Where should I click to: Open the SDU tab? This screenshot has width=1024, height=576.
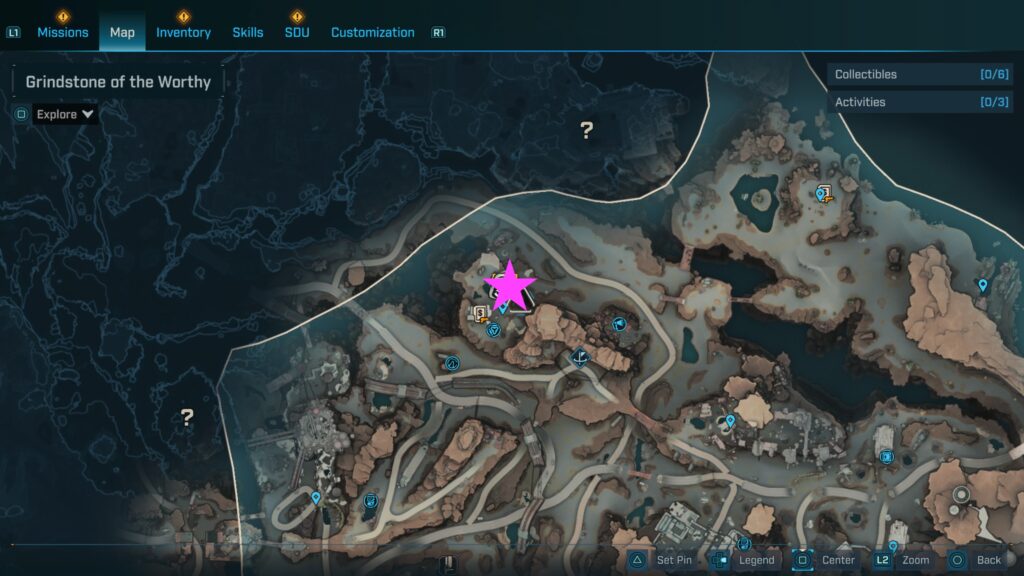297,32
